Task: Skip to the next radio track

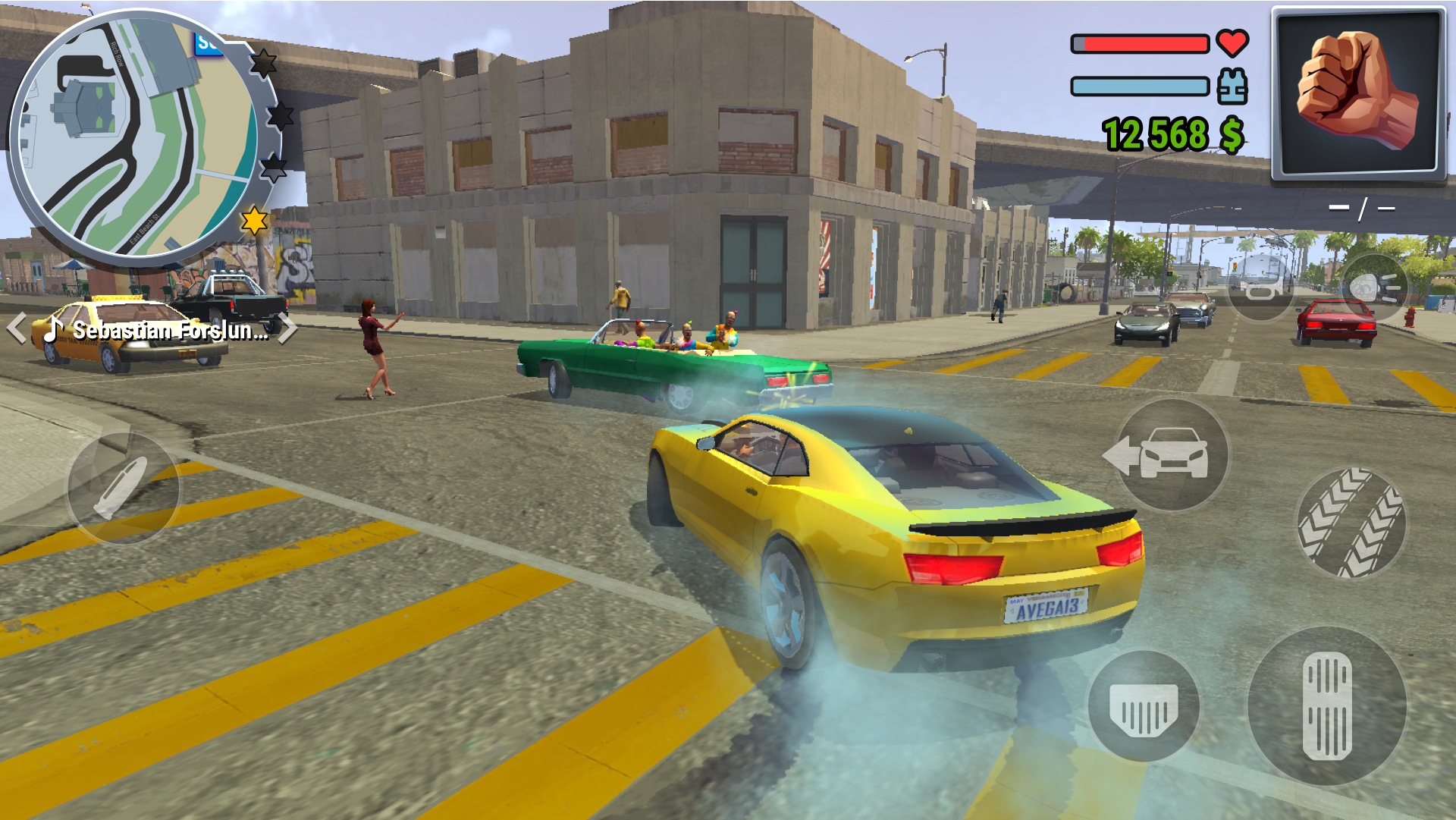Action: point(288,329)
